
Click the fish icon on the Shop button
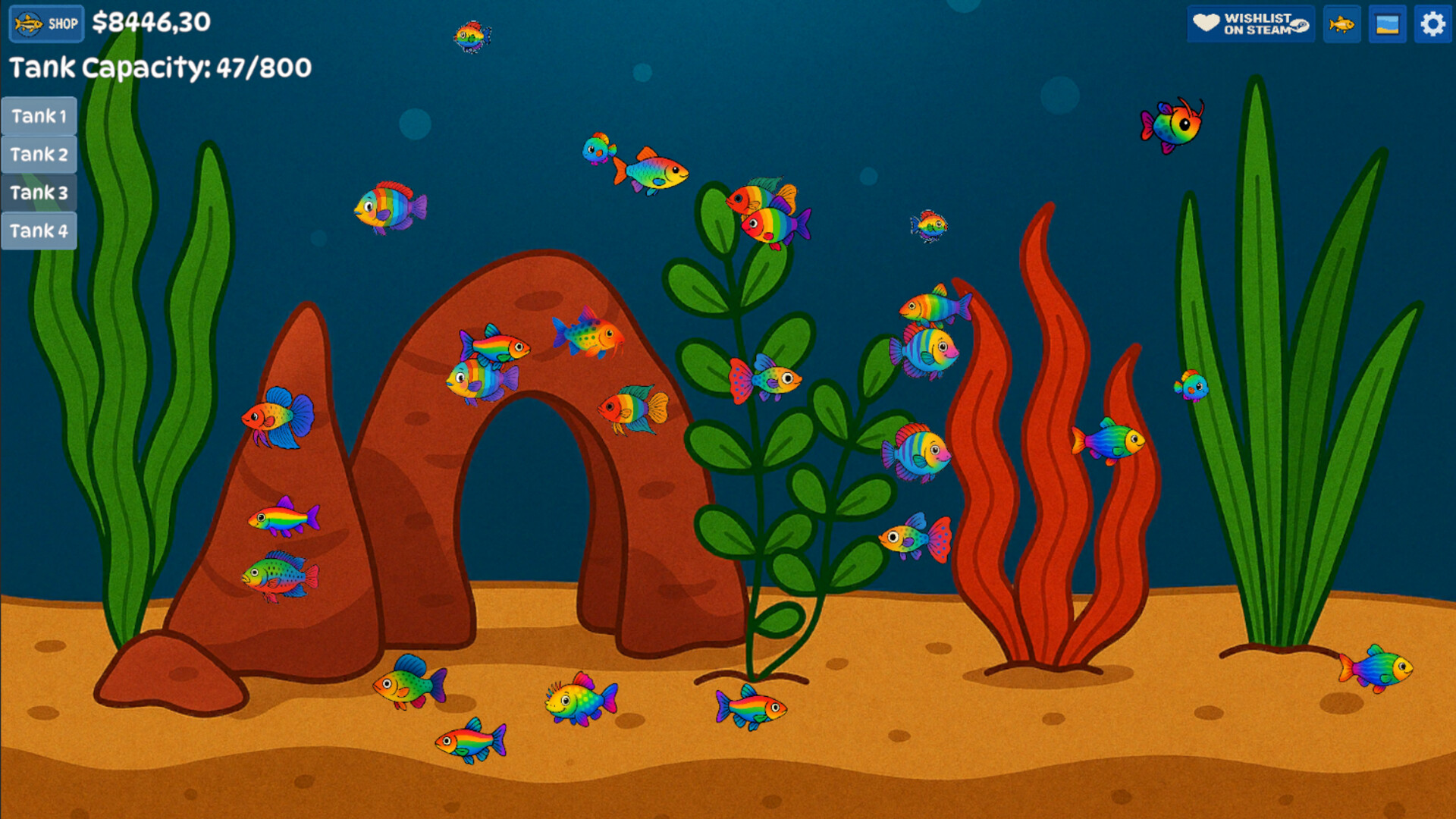pos(27,24)
